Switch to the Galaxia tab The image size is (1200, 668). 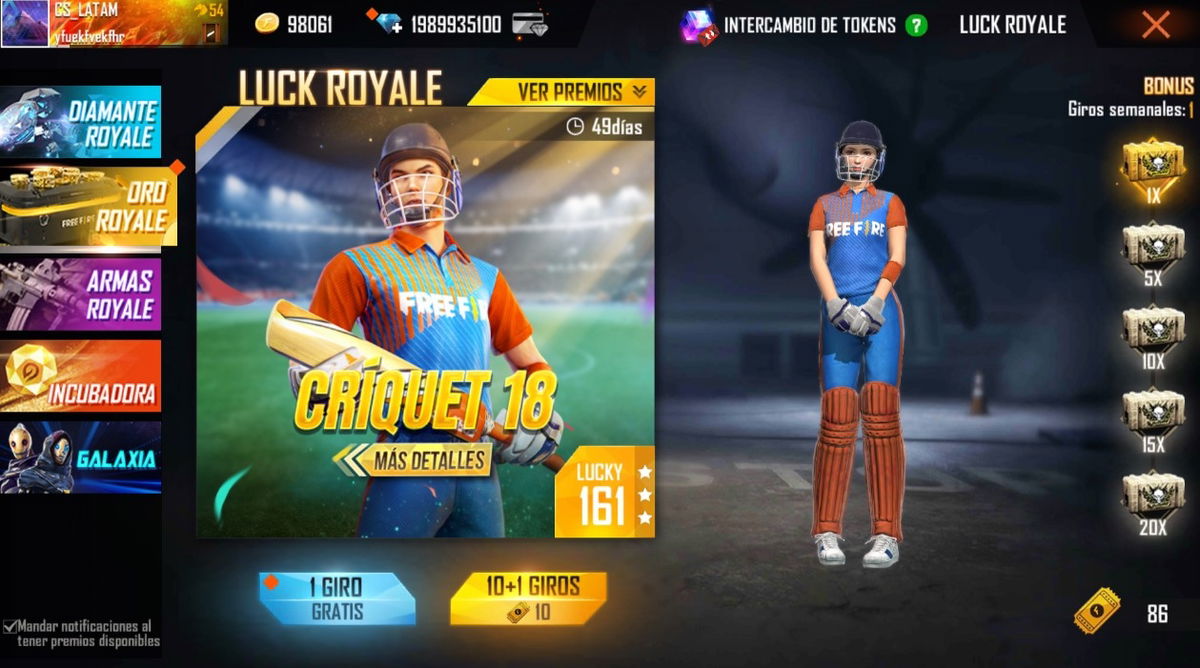[x=81, y=457]
